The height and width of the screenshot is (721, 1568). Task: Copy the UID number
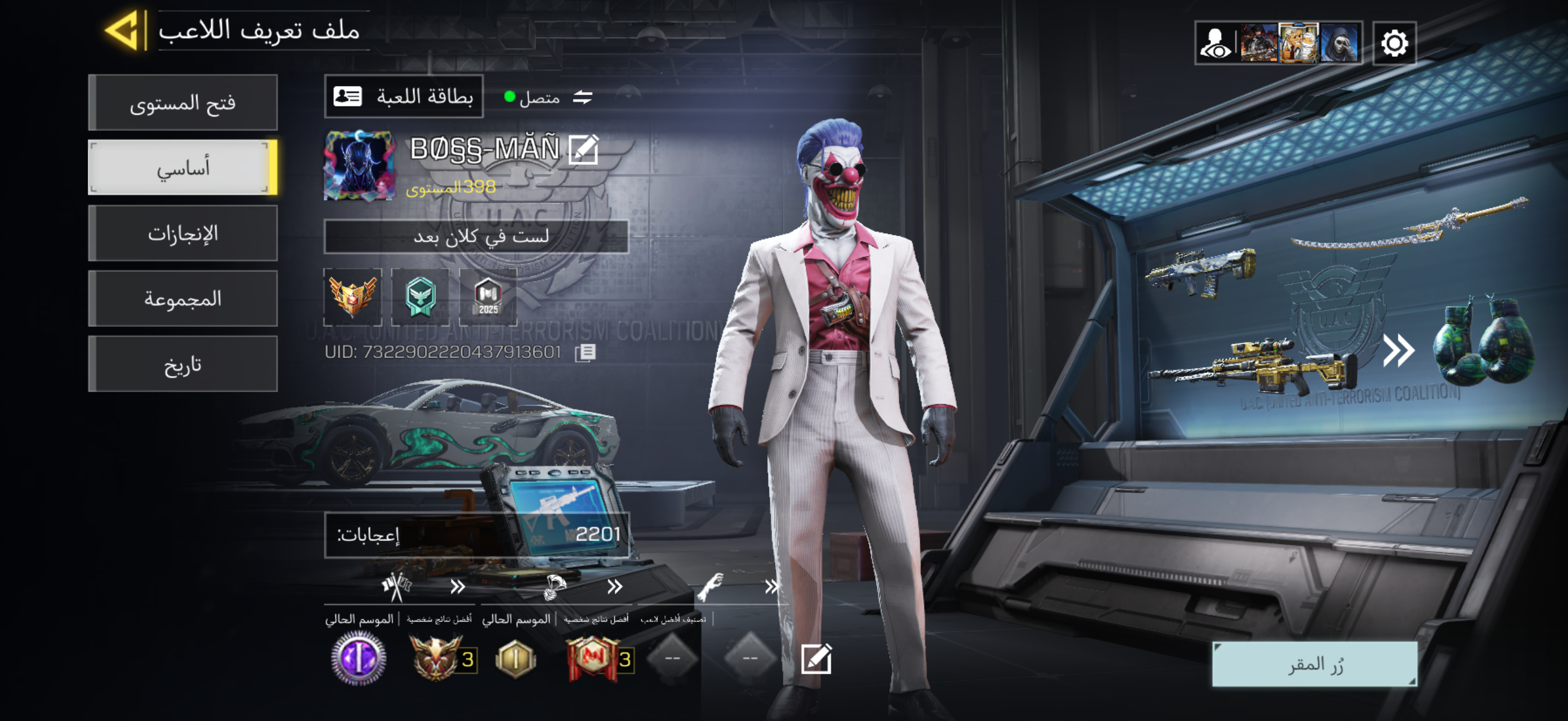click(585, 352)
